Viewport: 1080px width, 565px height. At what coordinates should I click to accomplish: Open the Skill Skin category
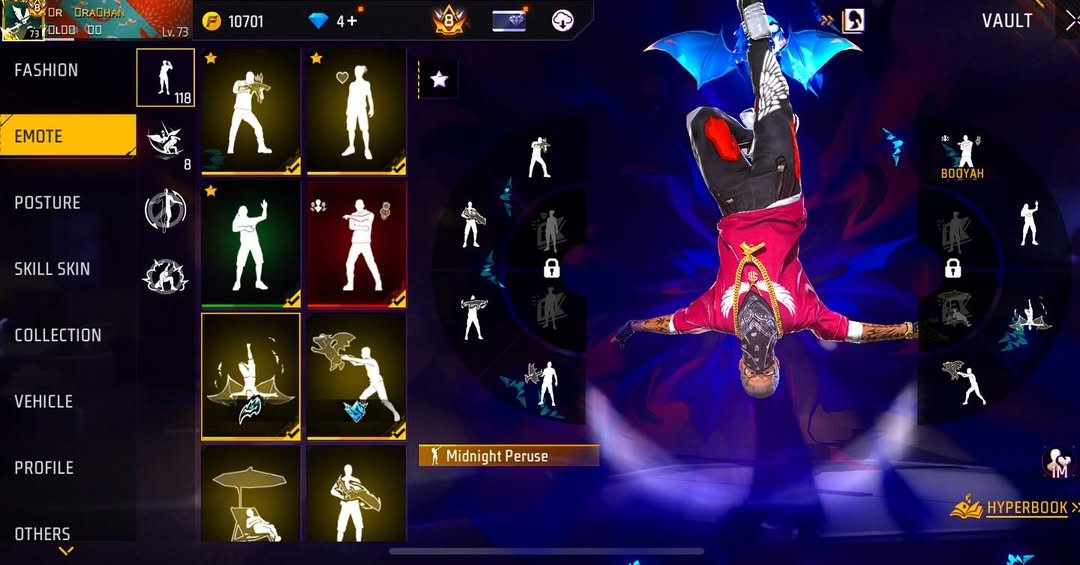coord(52,269)
